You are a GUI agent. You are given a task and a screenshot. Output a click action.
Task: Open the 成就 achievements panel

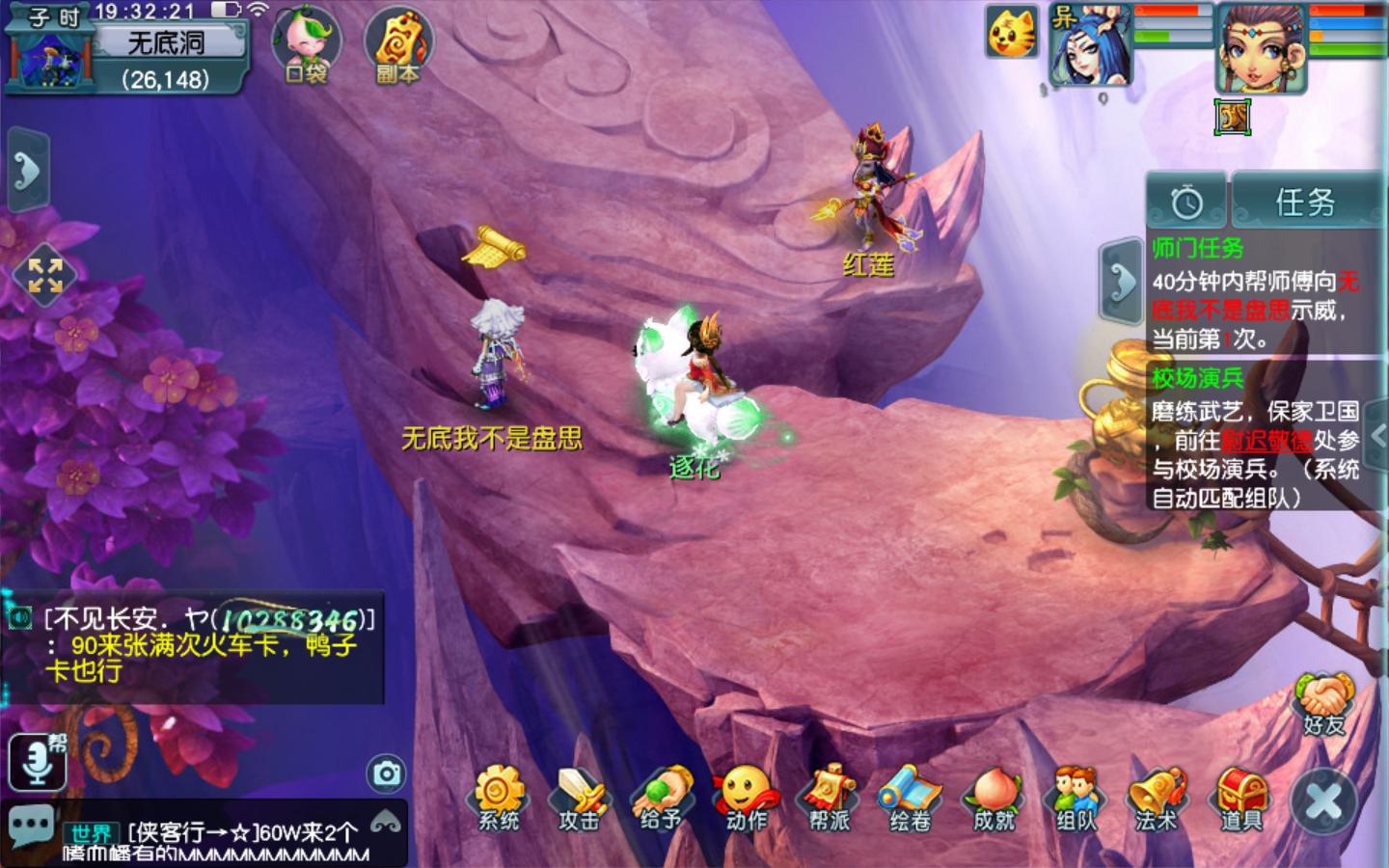994,797
